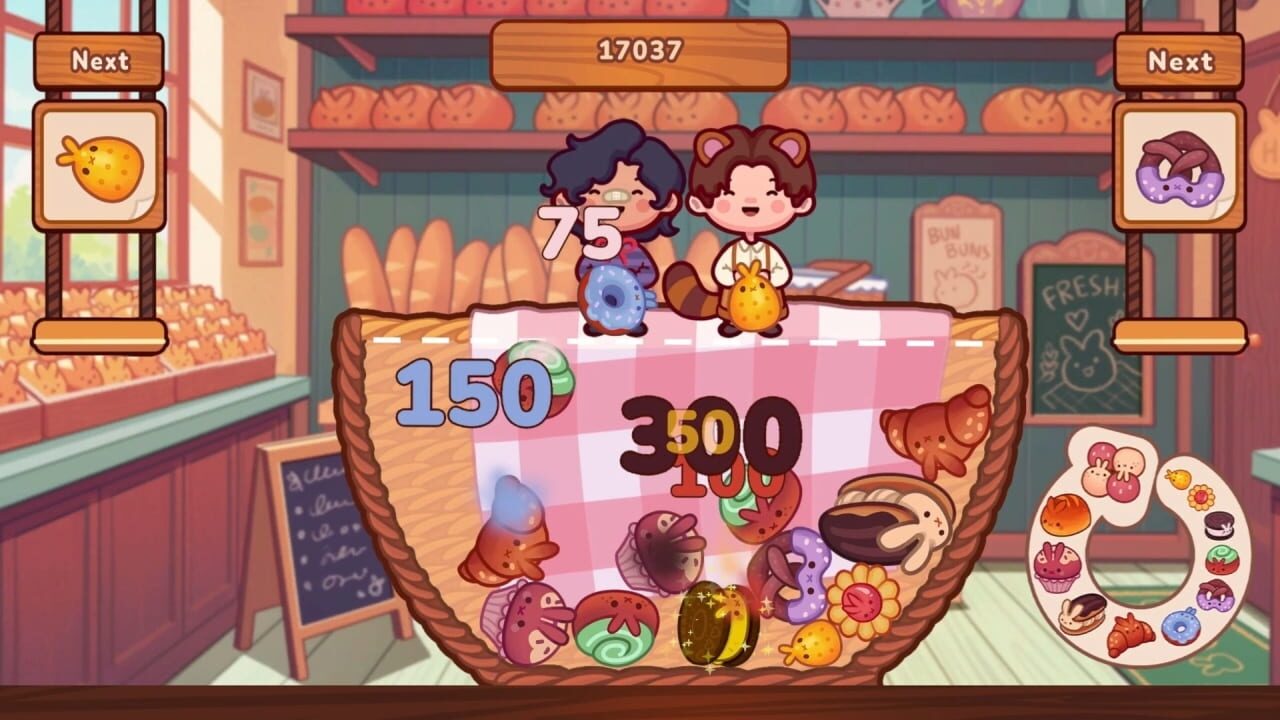This screenshot has width=1280, height=720.
Task: Select the purple pretzel icon in the evolution chart
Action: tap(1214, 596)
